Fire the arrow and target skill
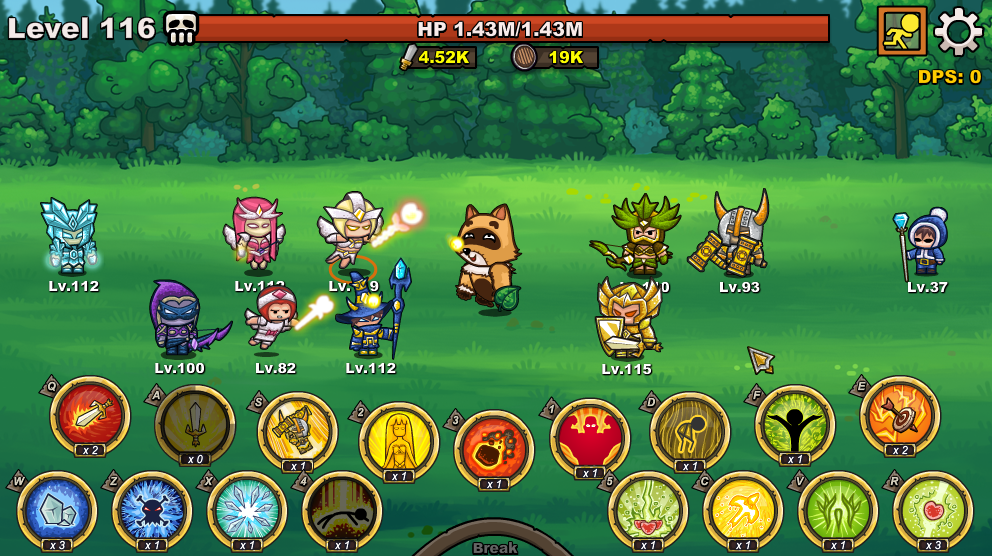The width and height of the screenshot is (992, 556). [x=900, y=416]
